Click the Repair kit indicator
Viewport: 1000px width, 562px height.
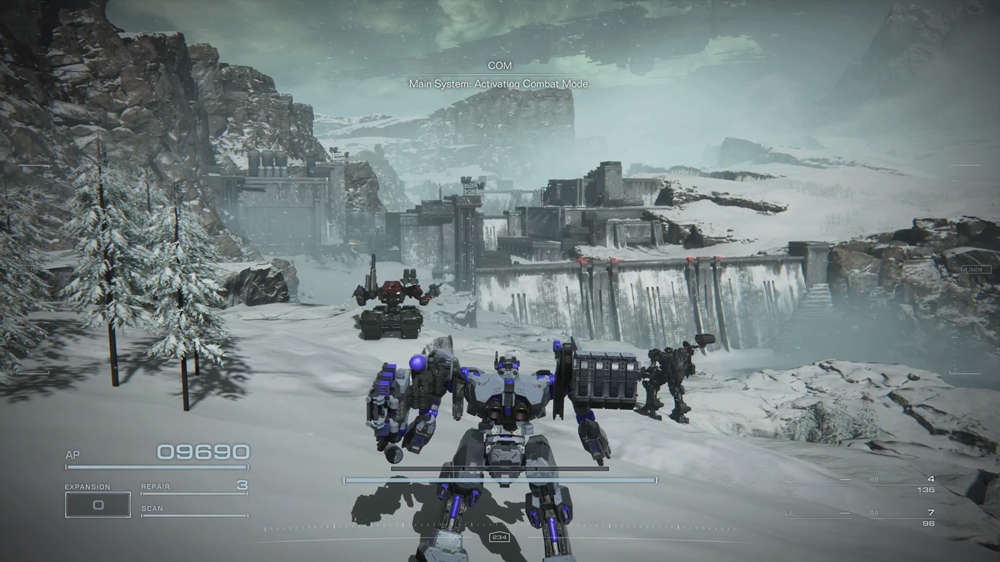pos(194,487)
